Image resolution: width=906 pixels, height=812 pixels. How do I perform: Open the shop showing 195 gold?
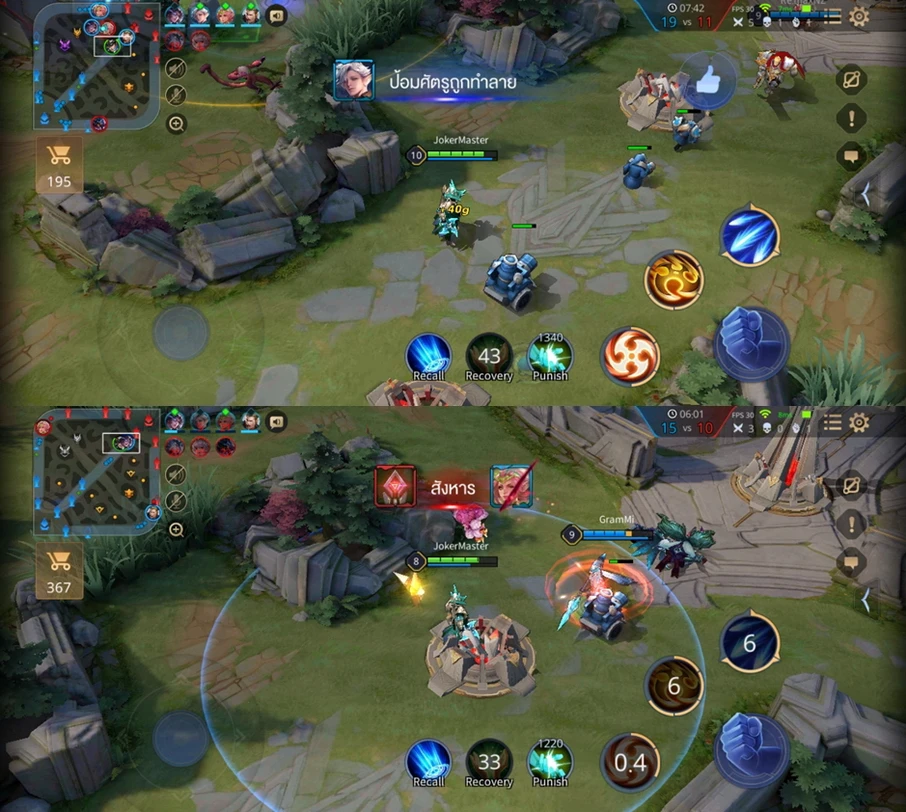[x=59, y=164]
